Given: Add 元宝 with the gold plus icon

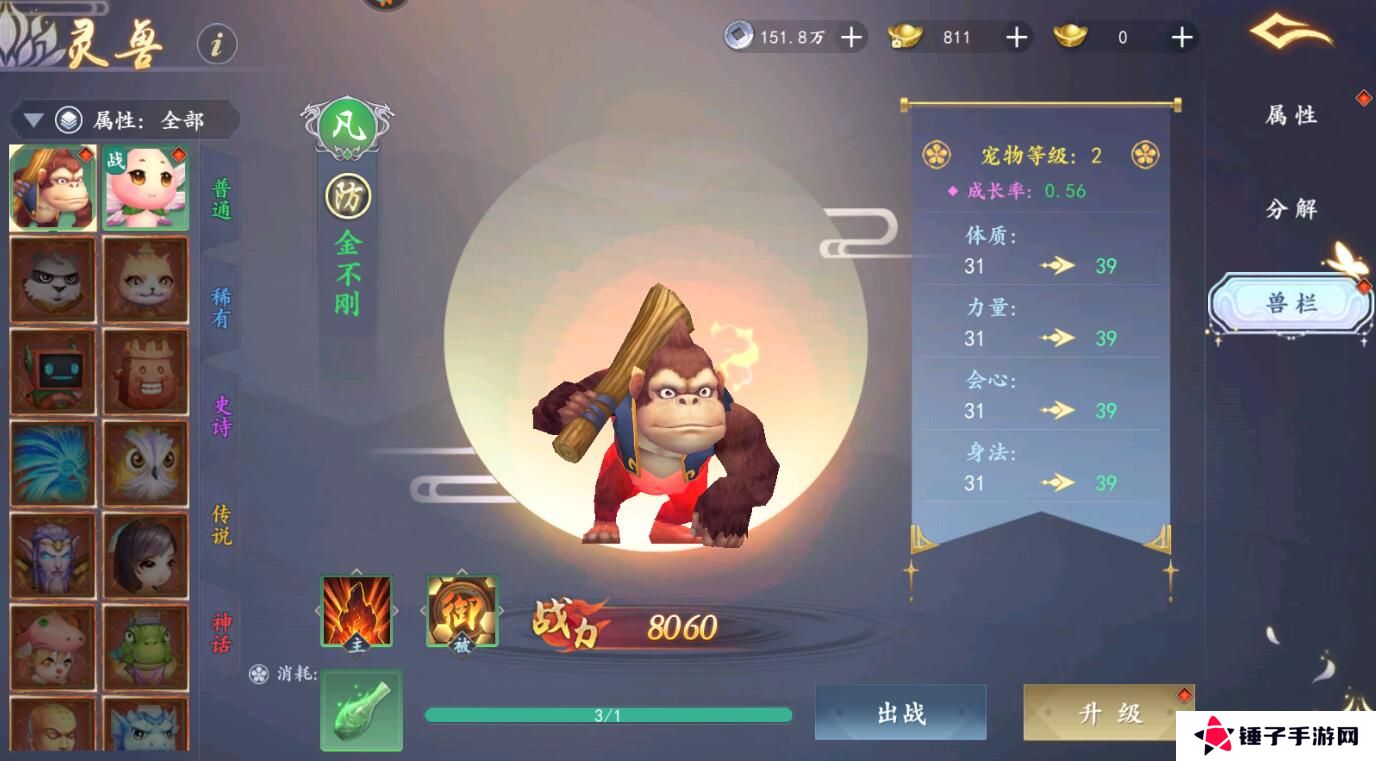Looking at the screenshot, I should (1016, 38).
